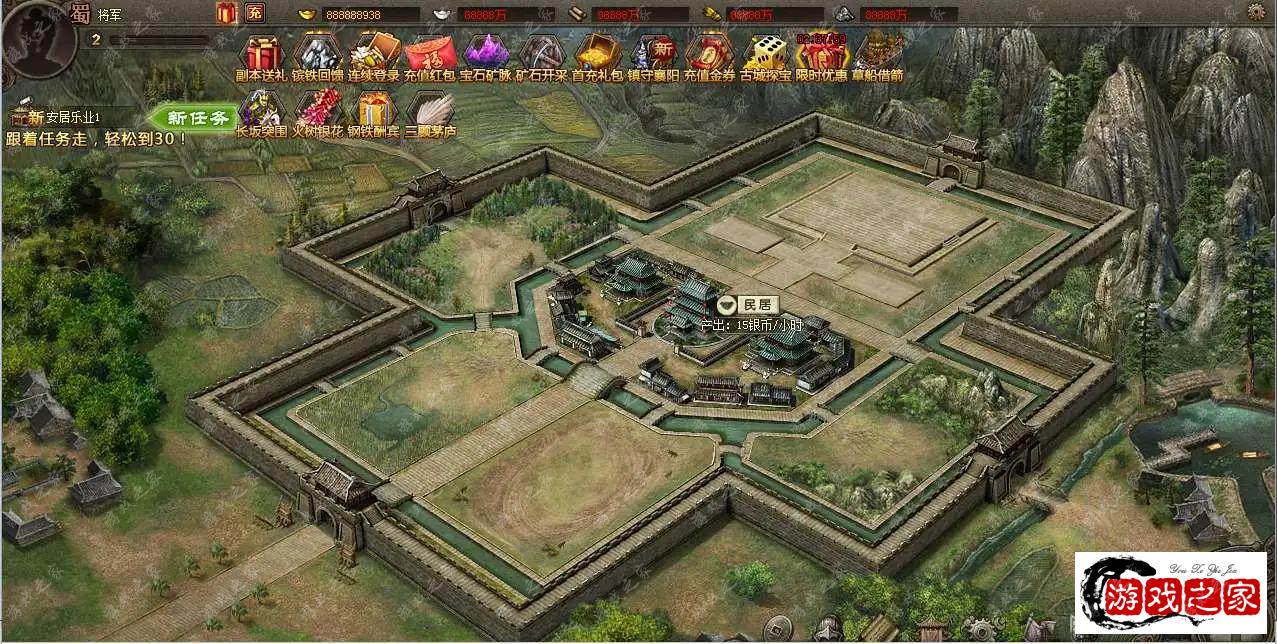Click the green 新任务 button
The width and height of the screenshot is (1277, 644).
tap(195, 118)
